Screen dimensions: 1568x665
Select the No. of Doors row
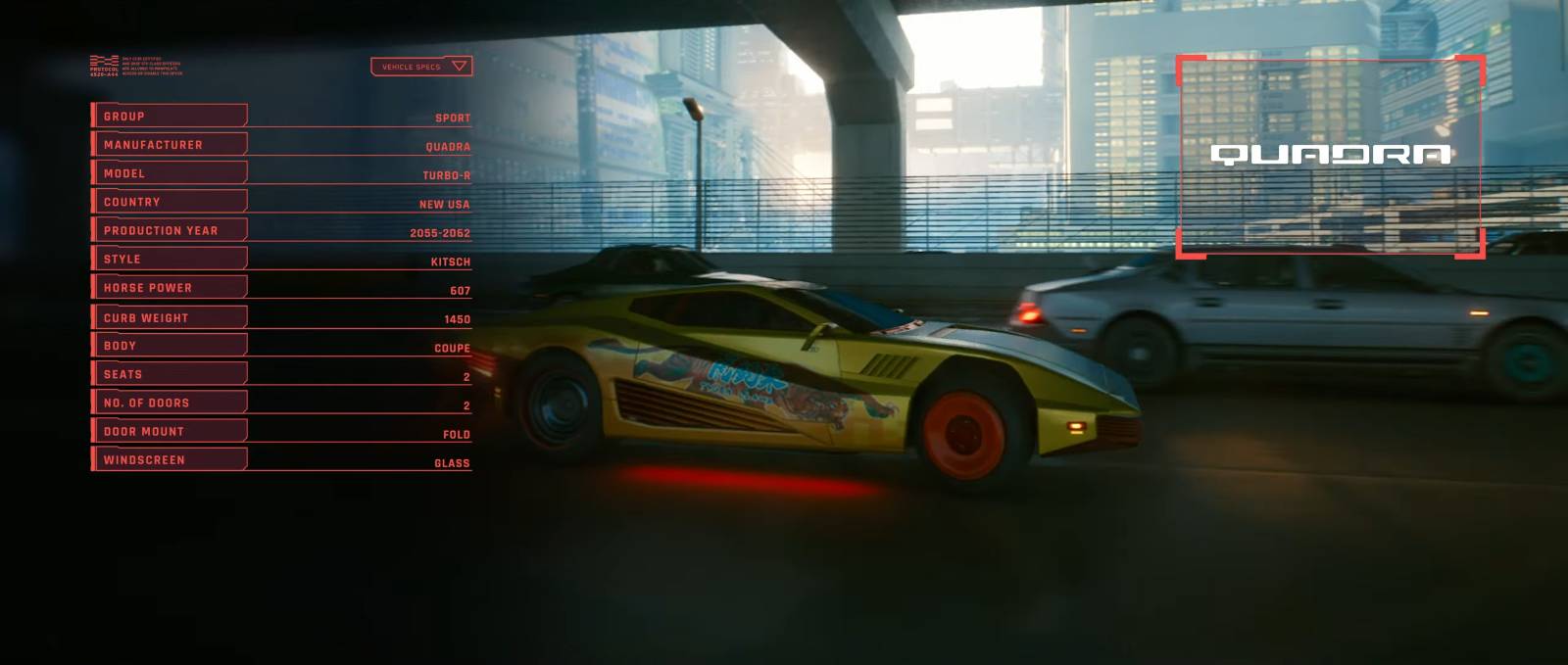pyautogui.click(x=169, y=403)
